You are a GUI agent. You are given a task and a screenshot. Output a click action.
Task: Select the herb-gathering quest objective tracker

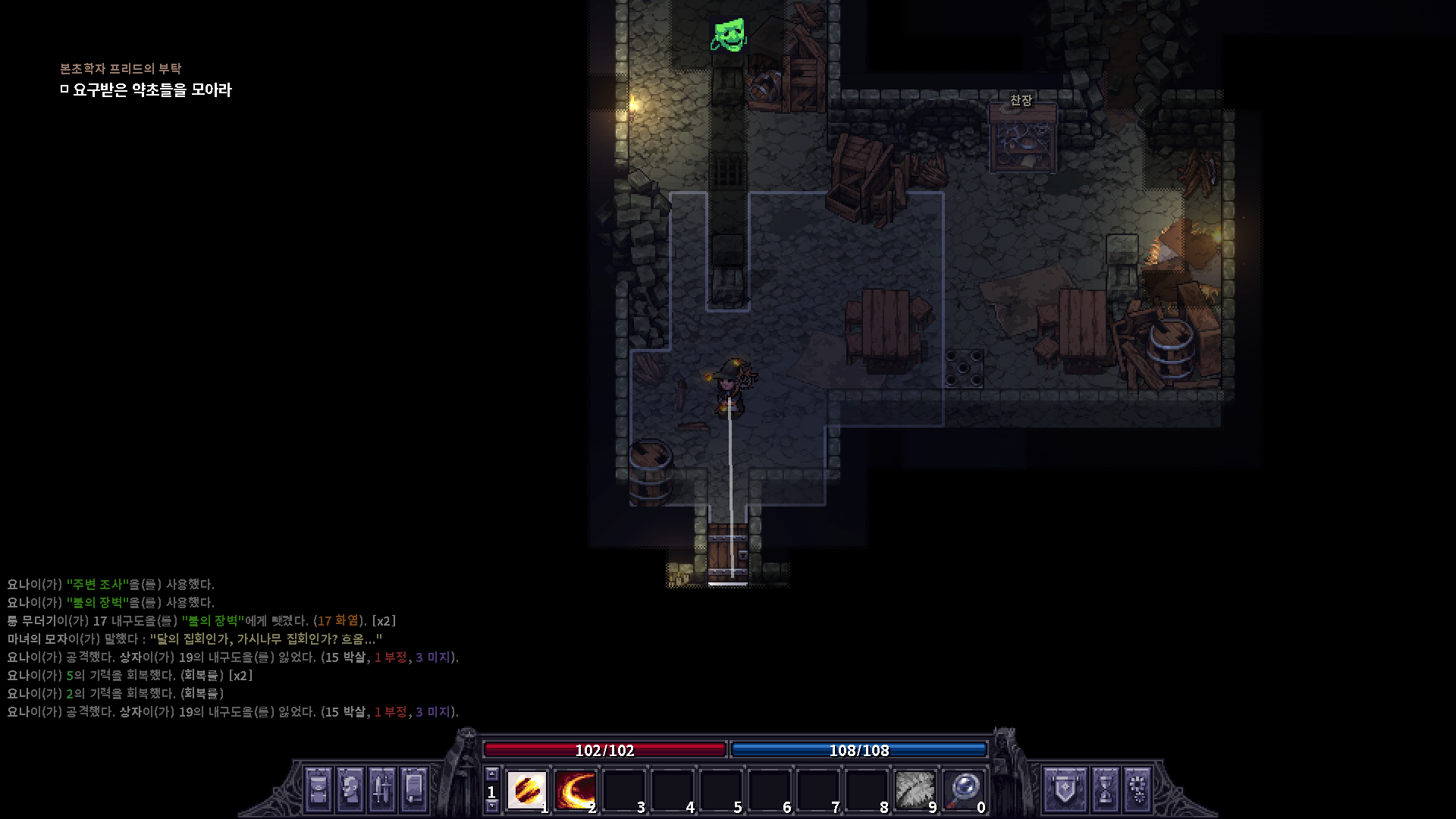[x=152, y=90]
